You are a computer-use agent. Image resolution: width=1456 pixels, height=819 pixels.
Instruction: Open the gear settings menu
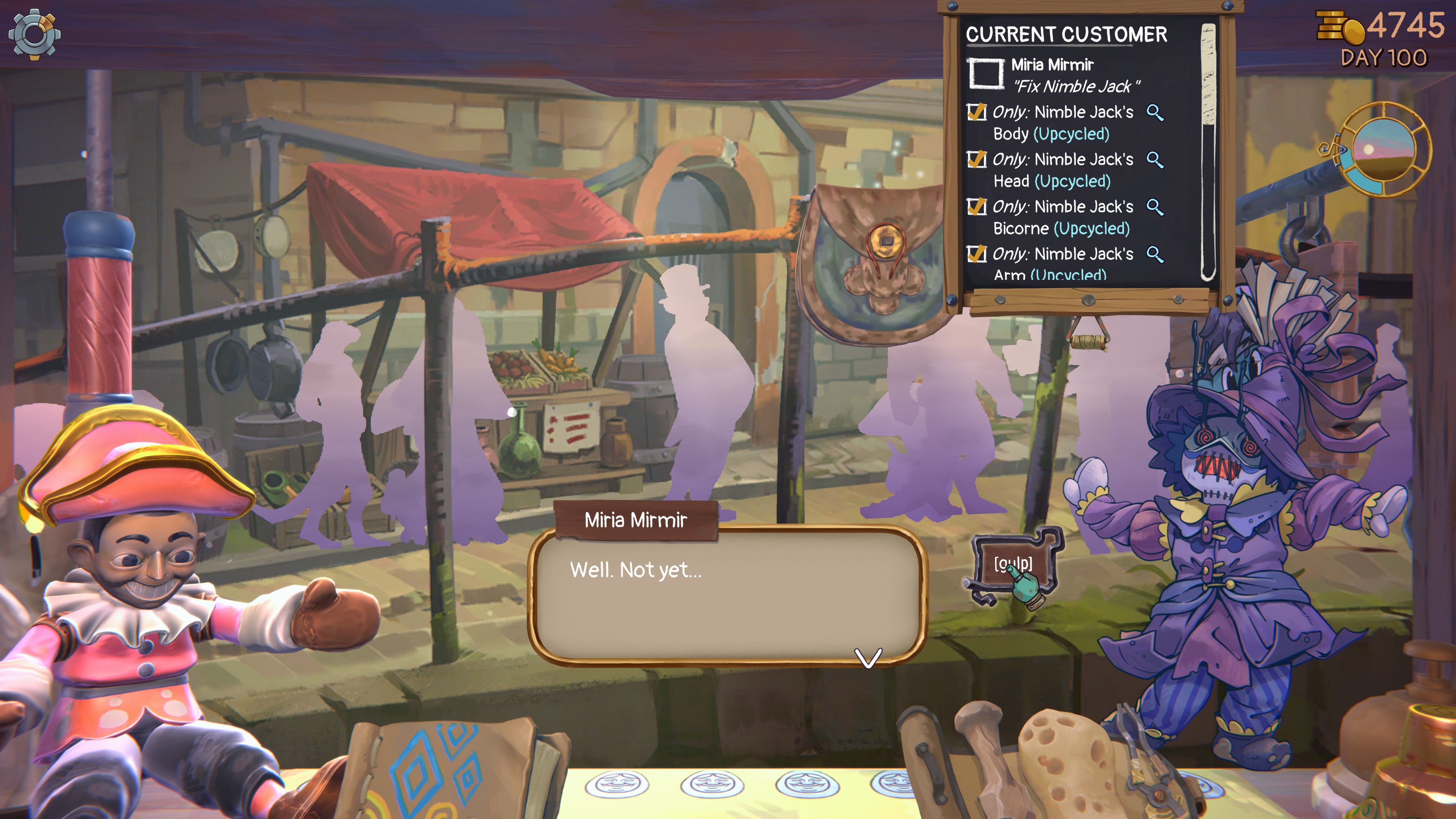[35, 35]
